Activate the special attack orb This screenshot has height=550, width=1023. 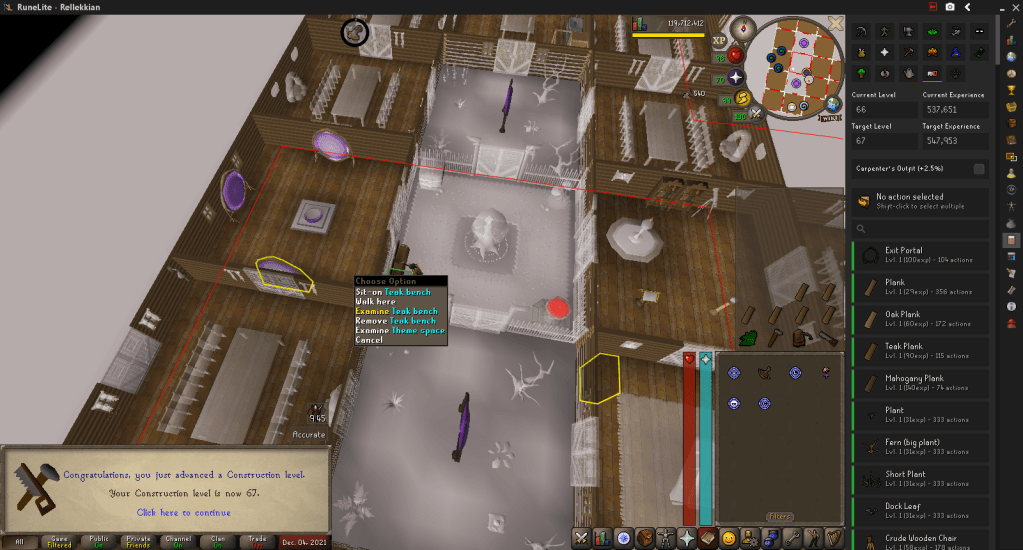click(757, 113)
